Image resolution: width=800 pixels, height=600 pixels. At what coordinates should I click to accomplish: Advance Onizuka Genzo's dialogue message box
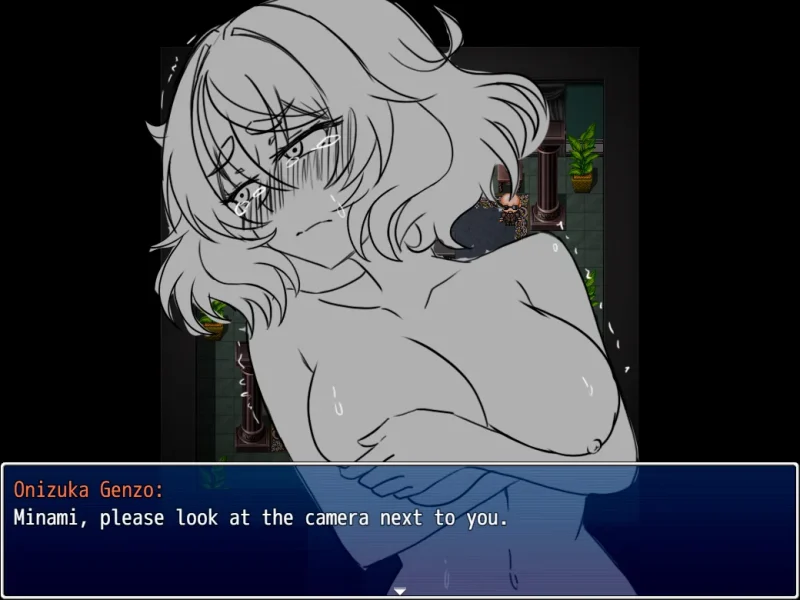[x=400, y=527]
